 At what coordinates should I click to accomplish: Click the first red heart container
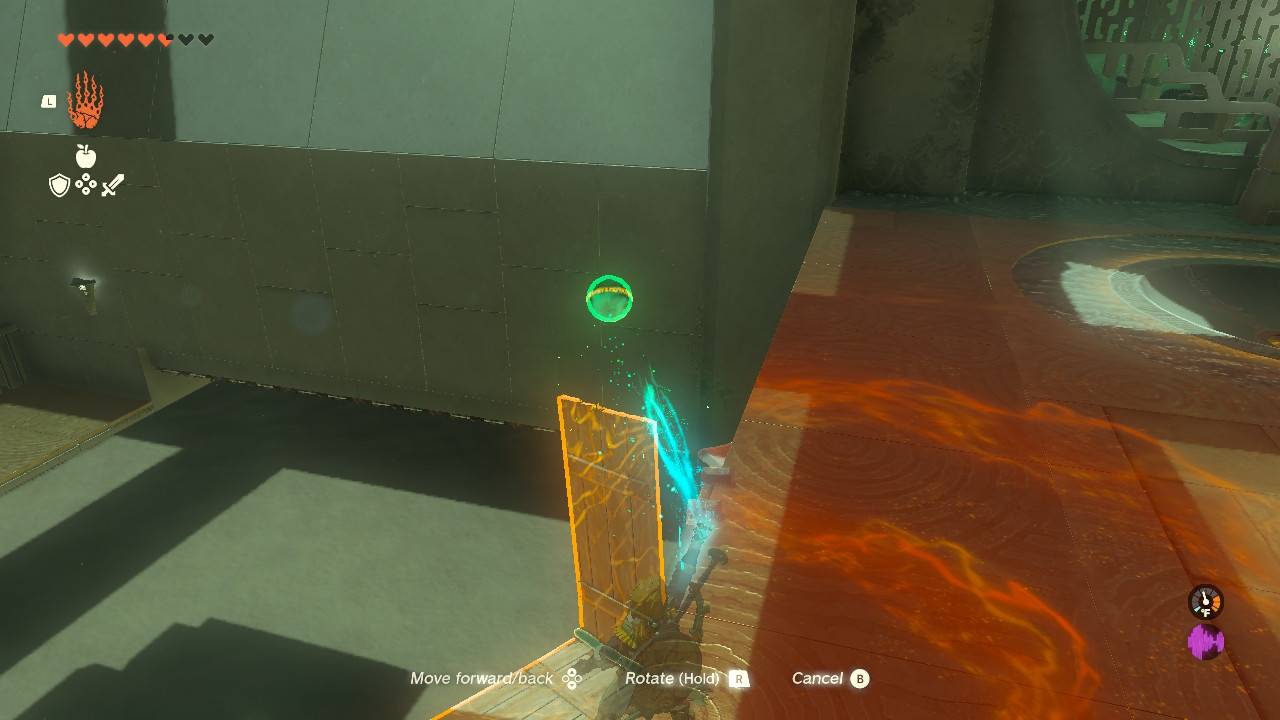[65, 39]
